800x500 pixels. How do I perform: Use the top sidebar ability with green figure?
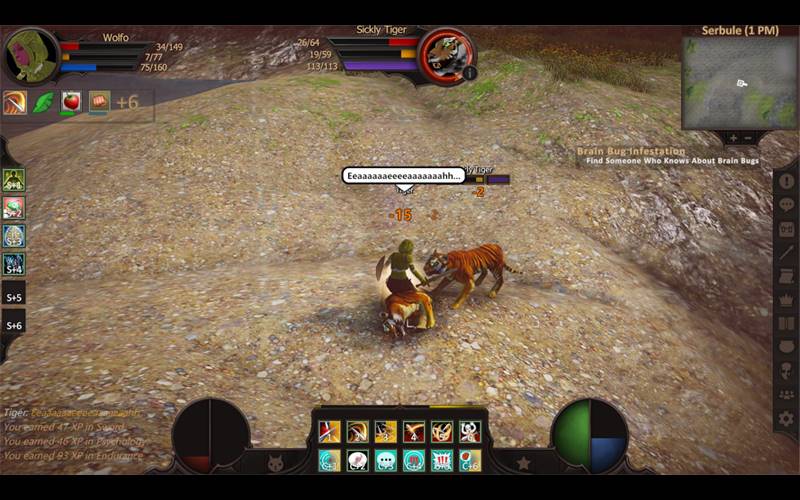(13, 180)
